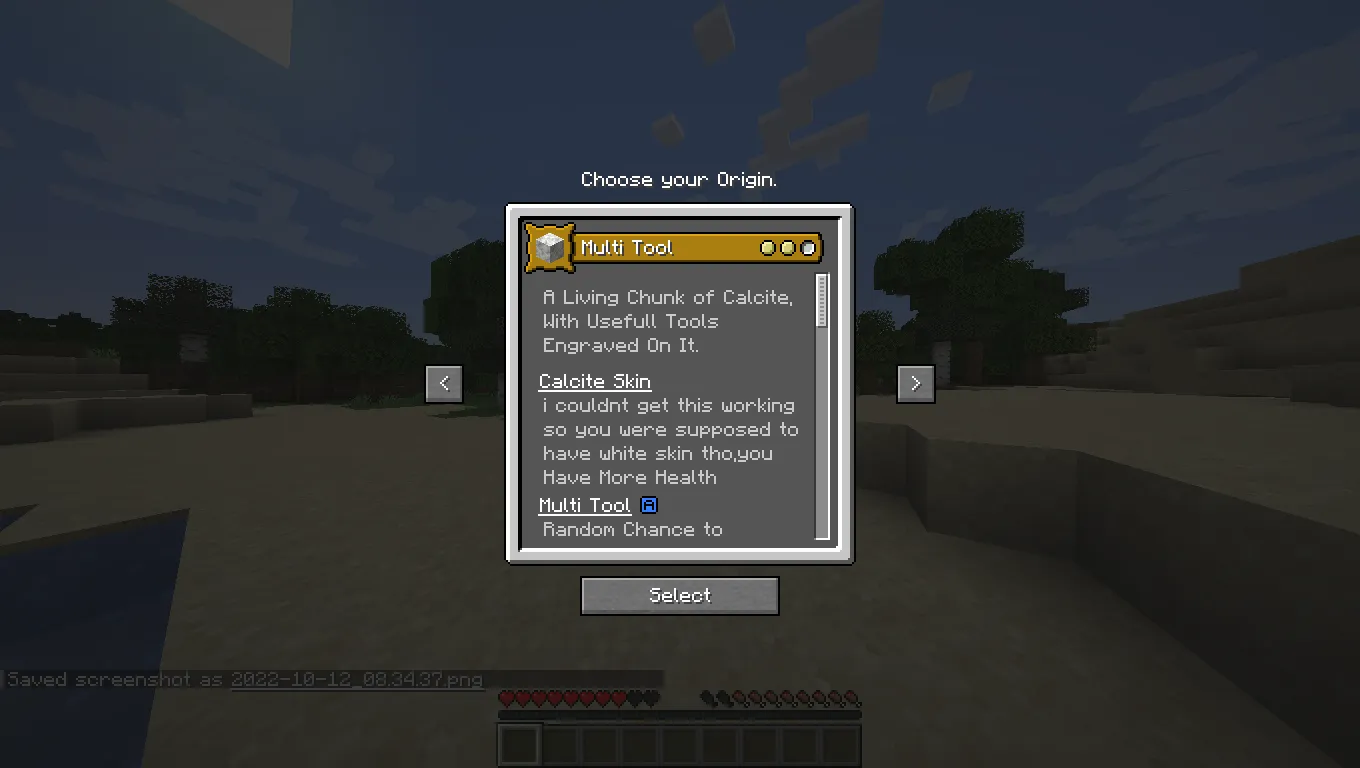The height and width of the screenshot is (768, 1360).
Task: Select the first impact indicator circle
Action: point(770,247)
